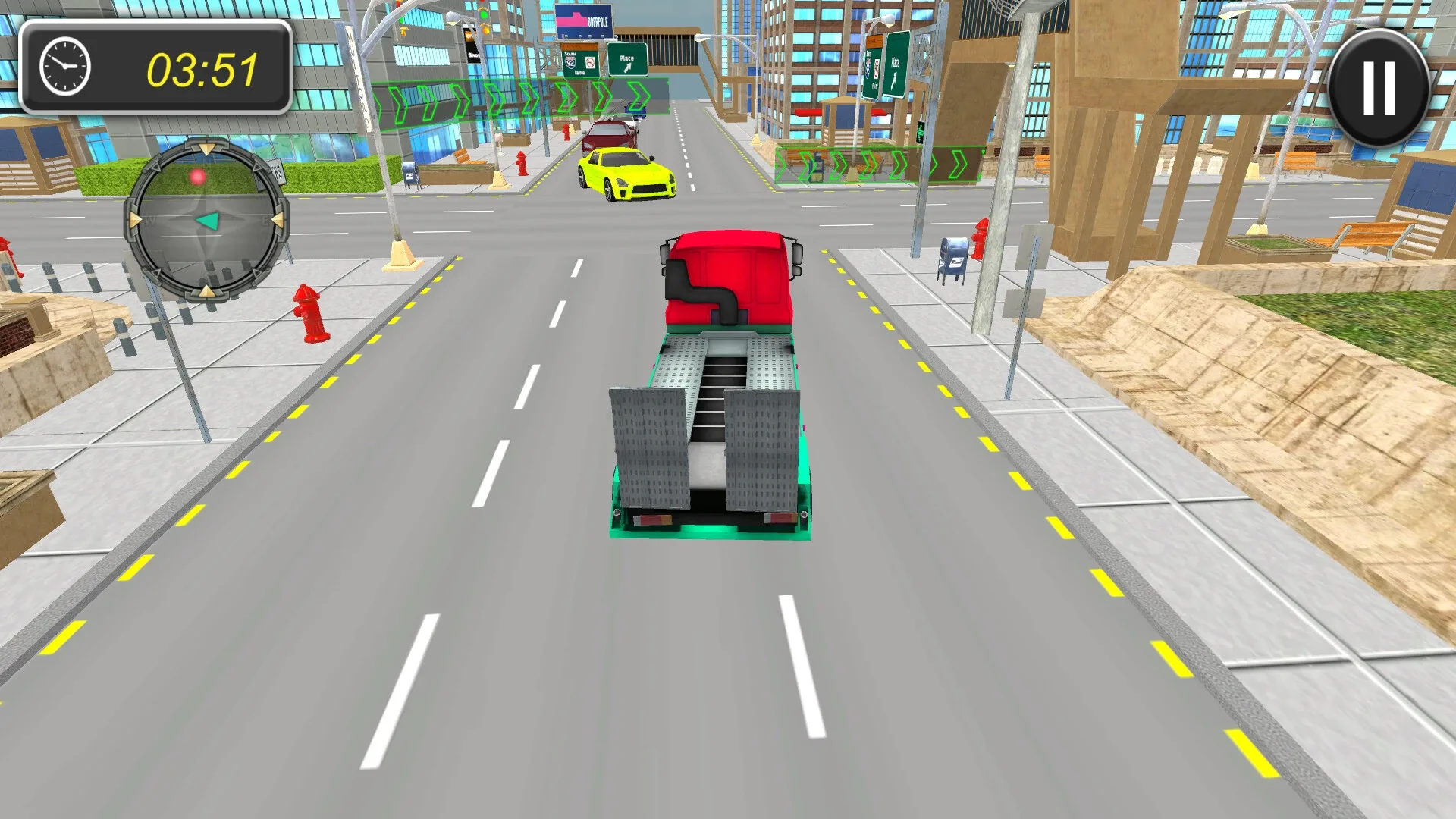Click the BOERPOLE billboard
The image size is (1456, 819).
pyautogui.click(x=584, y=21)
